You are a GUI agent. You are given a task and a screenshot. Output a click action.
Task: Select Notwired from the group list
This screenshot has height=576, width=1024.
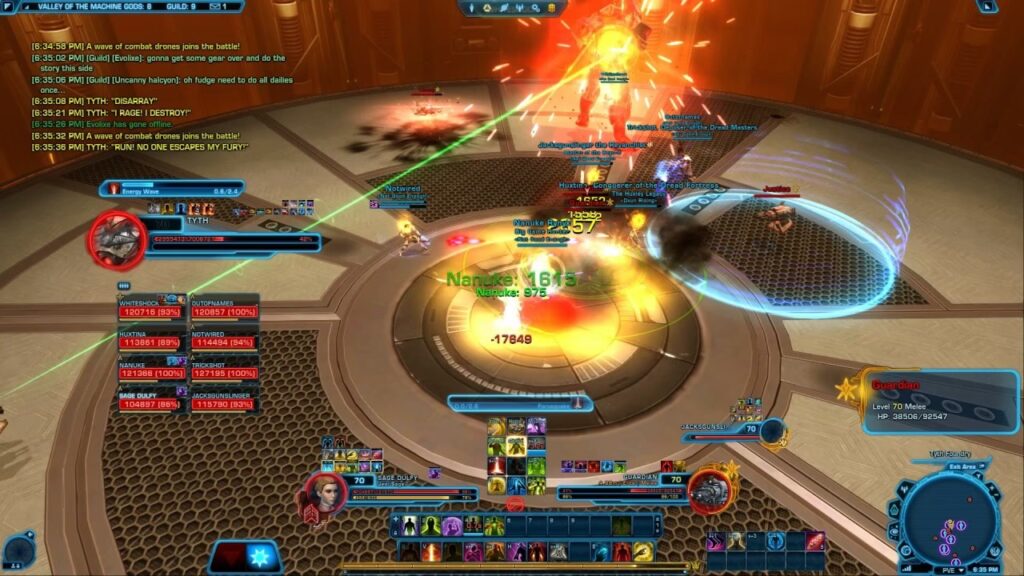[x=223, y=341]
